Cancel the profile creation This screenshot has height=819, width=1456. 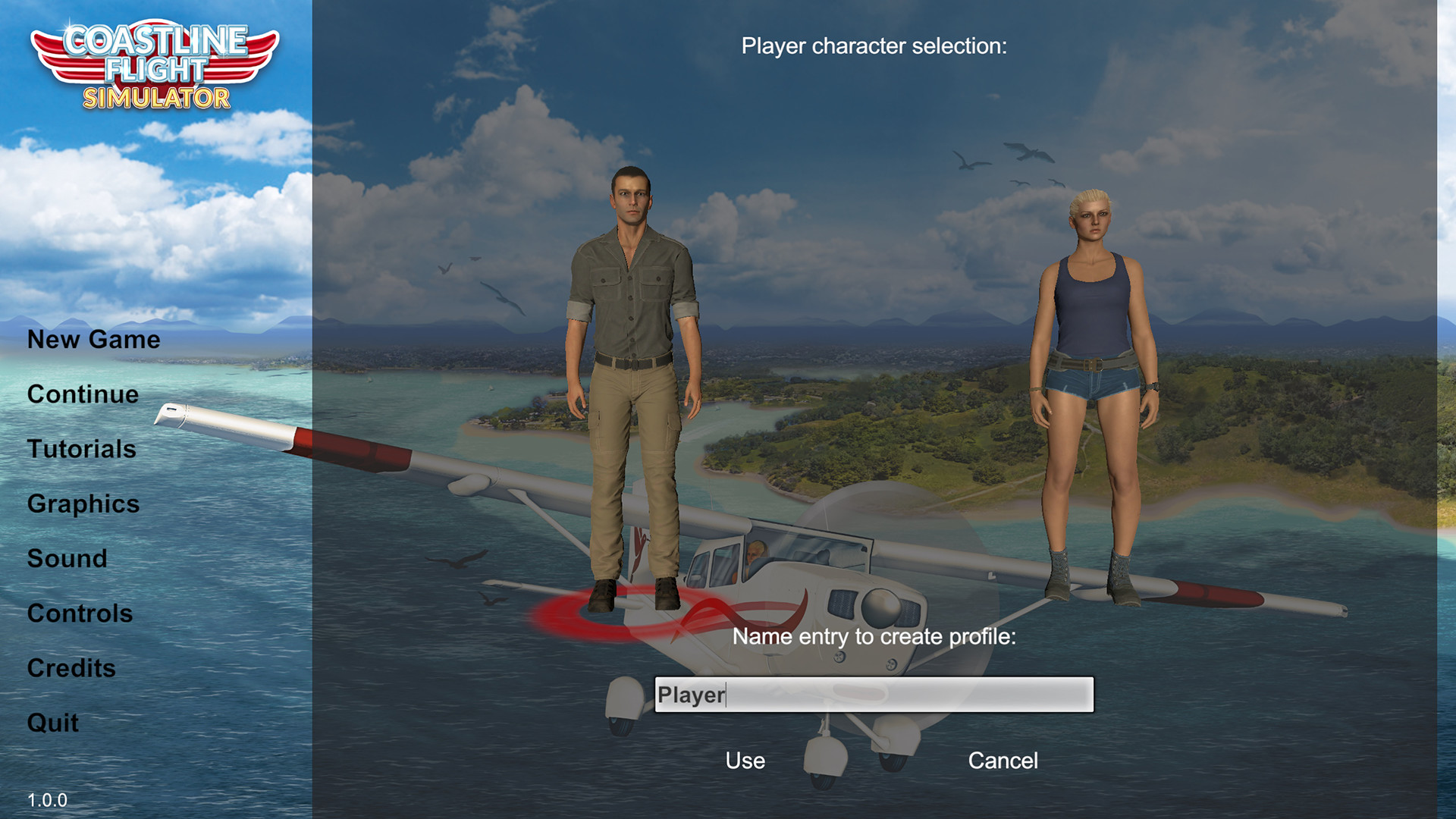coord(1003,761)
